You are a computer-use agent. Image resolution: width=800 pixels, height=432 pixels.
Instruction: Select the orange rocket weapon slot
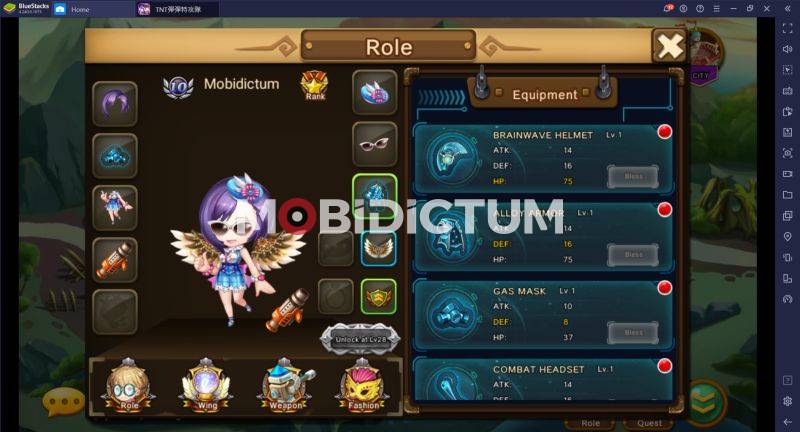115,259
